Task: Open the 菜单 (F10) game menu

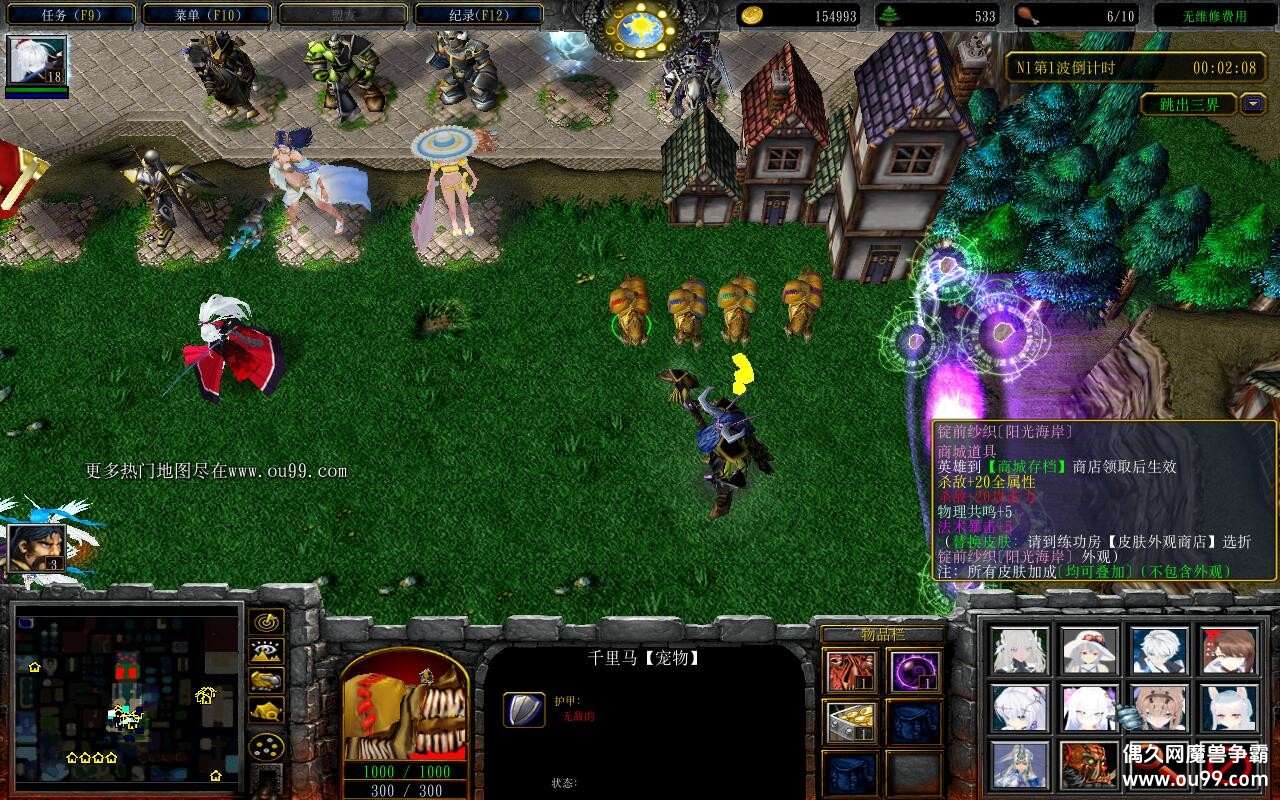Action: (207, 15)
